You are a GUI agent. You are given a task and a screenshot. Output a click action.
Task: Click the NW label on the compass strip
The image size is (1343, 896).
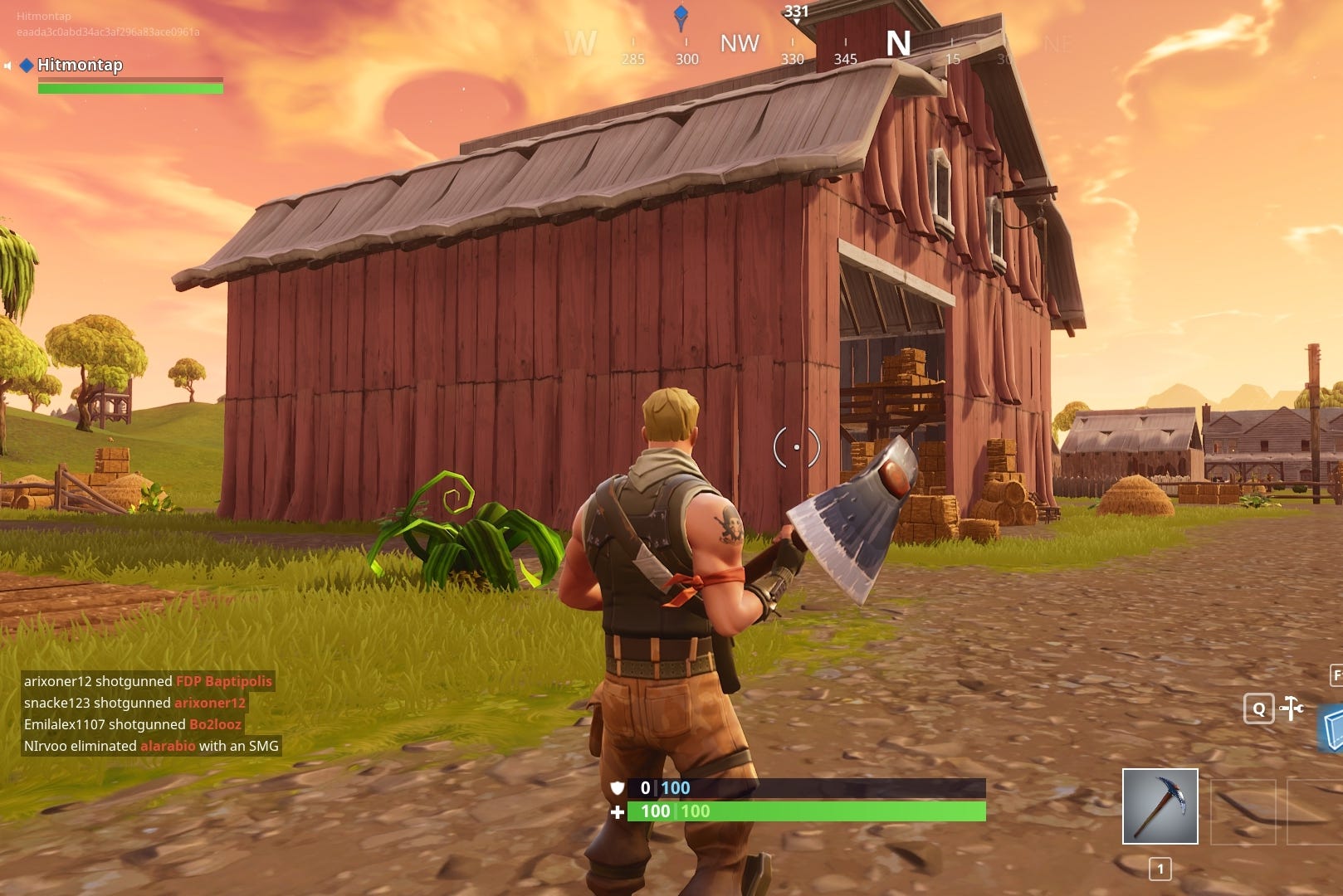(740, 43)
